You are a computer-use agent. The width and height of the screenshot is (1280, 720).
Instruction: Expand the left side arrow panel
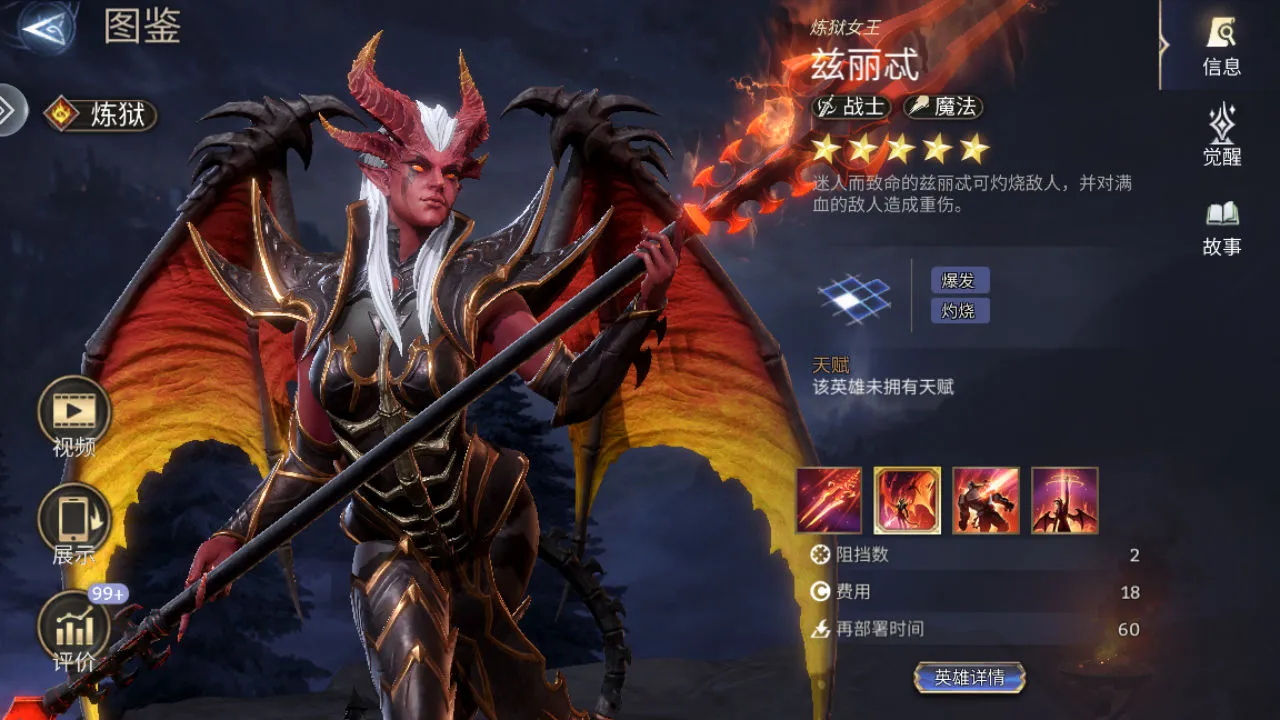point(9,110)
